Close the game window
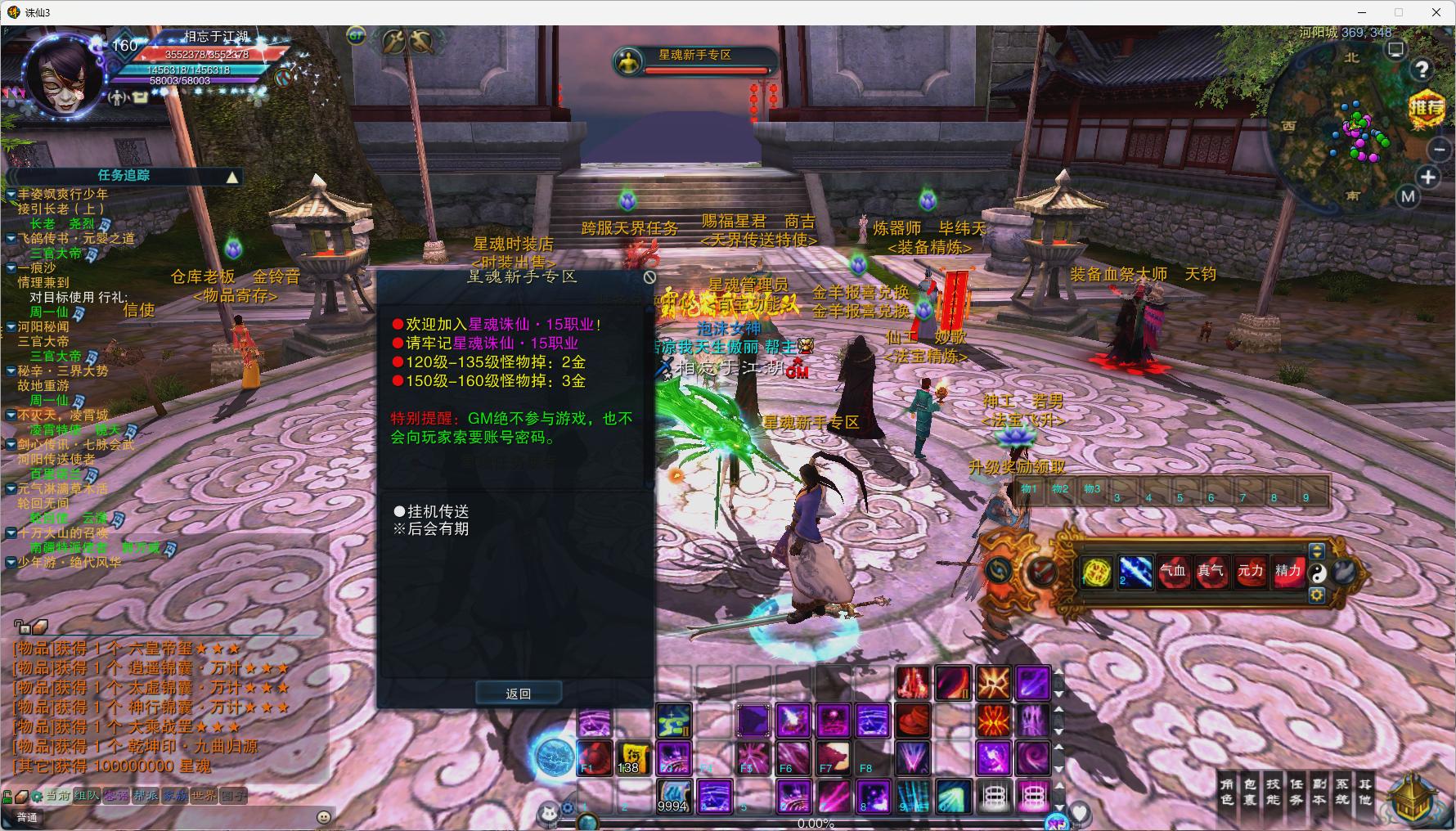1456x831 pixels. (1436, 12)
